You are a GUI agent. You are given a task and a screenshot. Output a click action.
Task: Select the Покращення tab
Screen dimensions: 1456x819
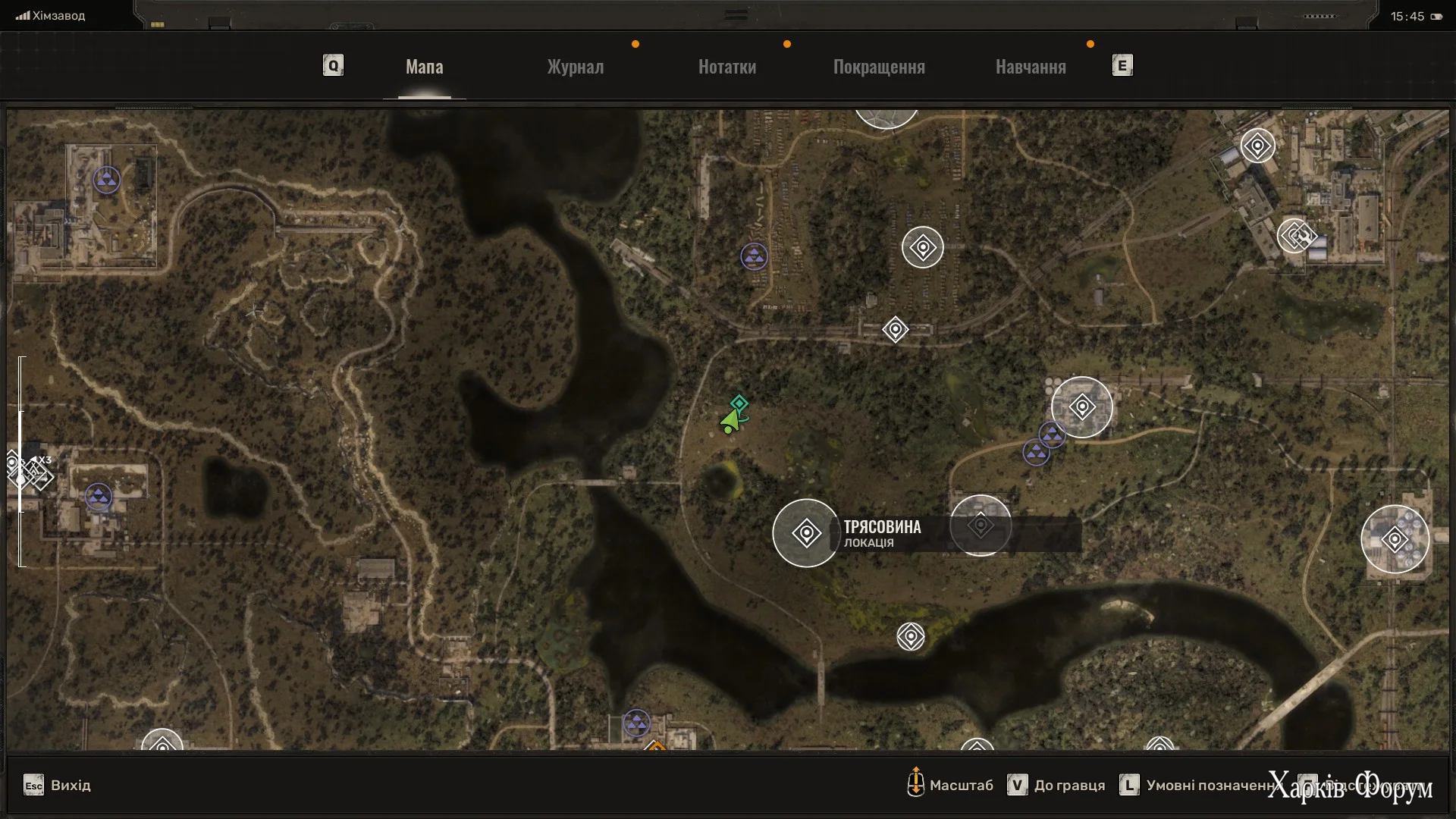(x=879, y=67)
